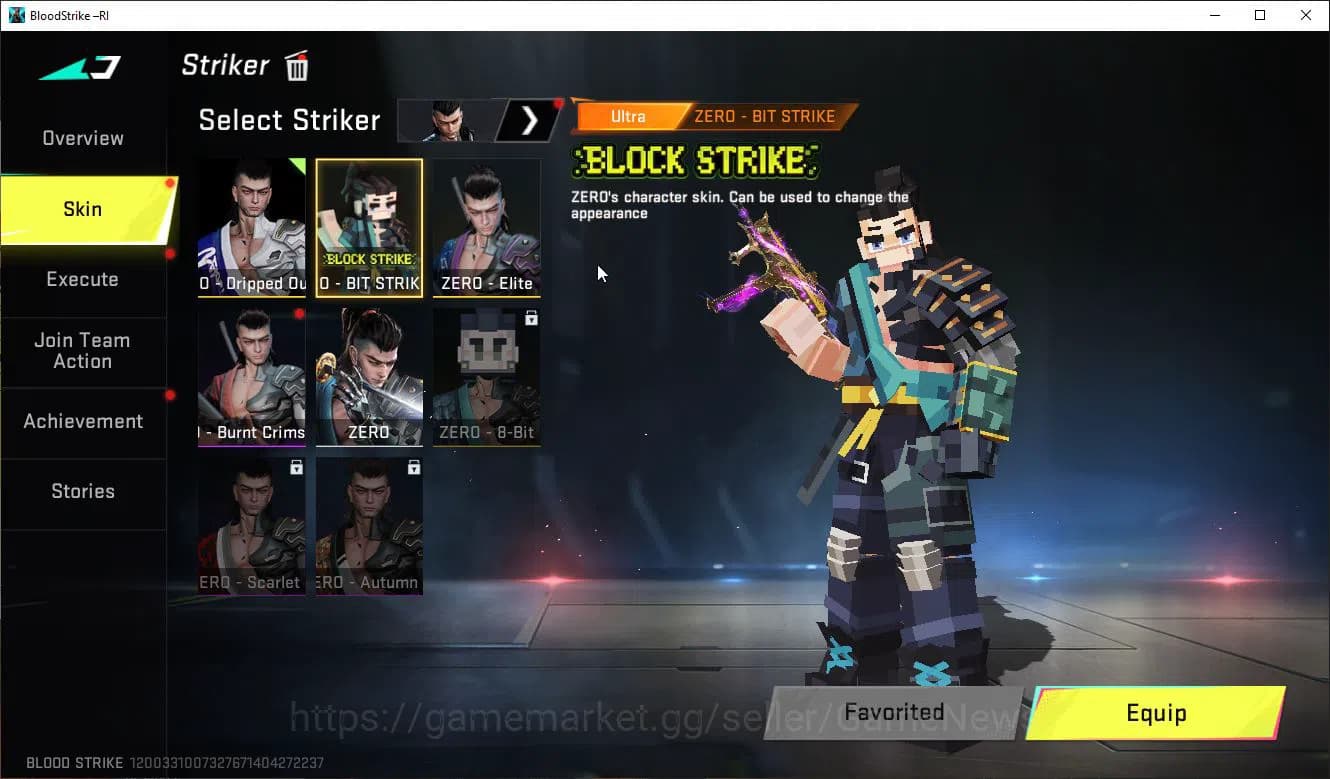The height and width of the screenshot is (779, 1330).
Task: Toggle Favorited status for Block Strike skin
Action: tap(894, 712)
